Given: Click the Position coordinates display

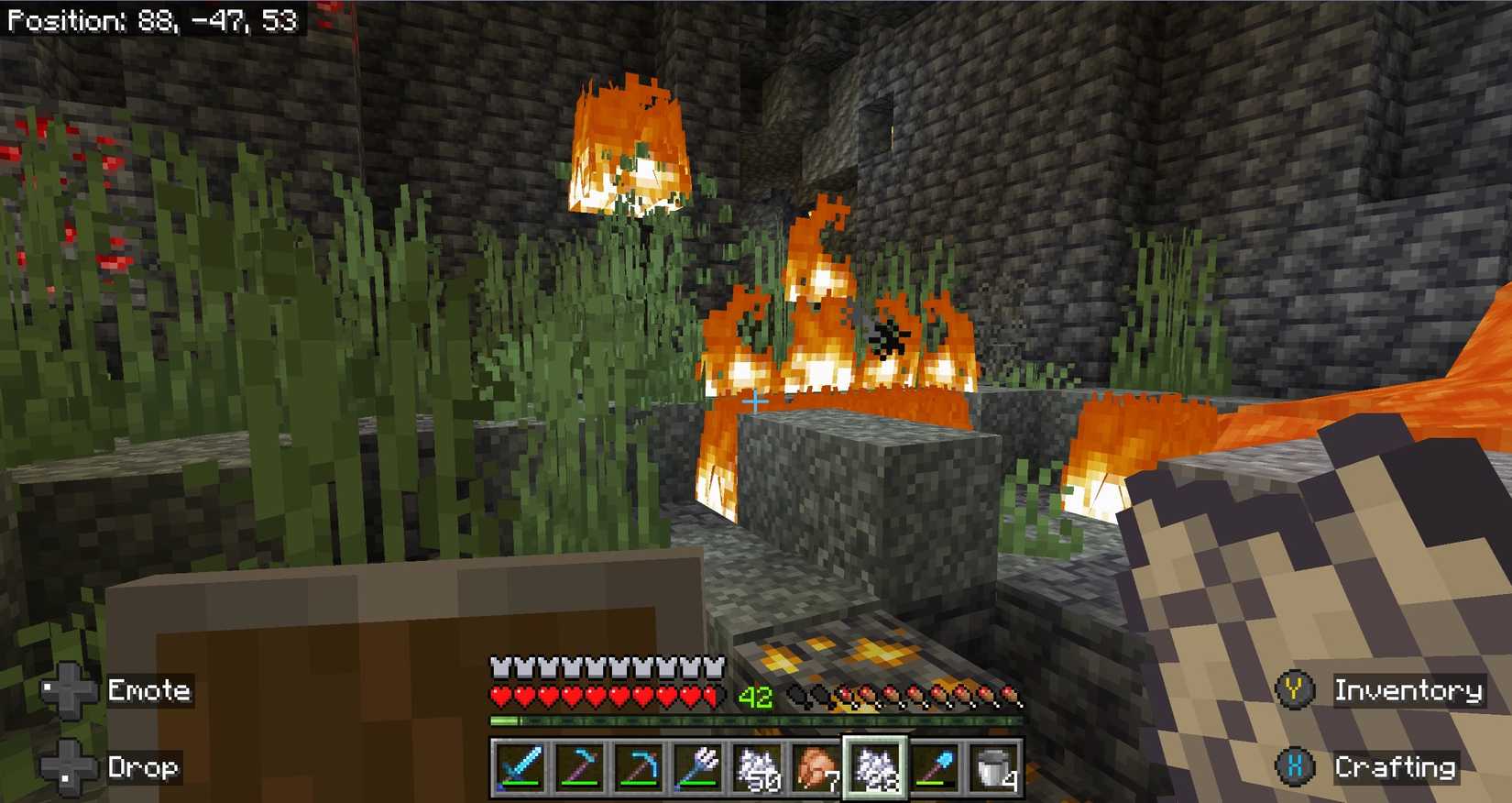Looking at the screenshot, I should [151, 18].
